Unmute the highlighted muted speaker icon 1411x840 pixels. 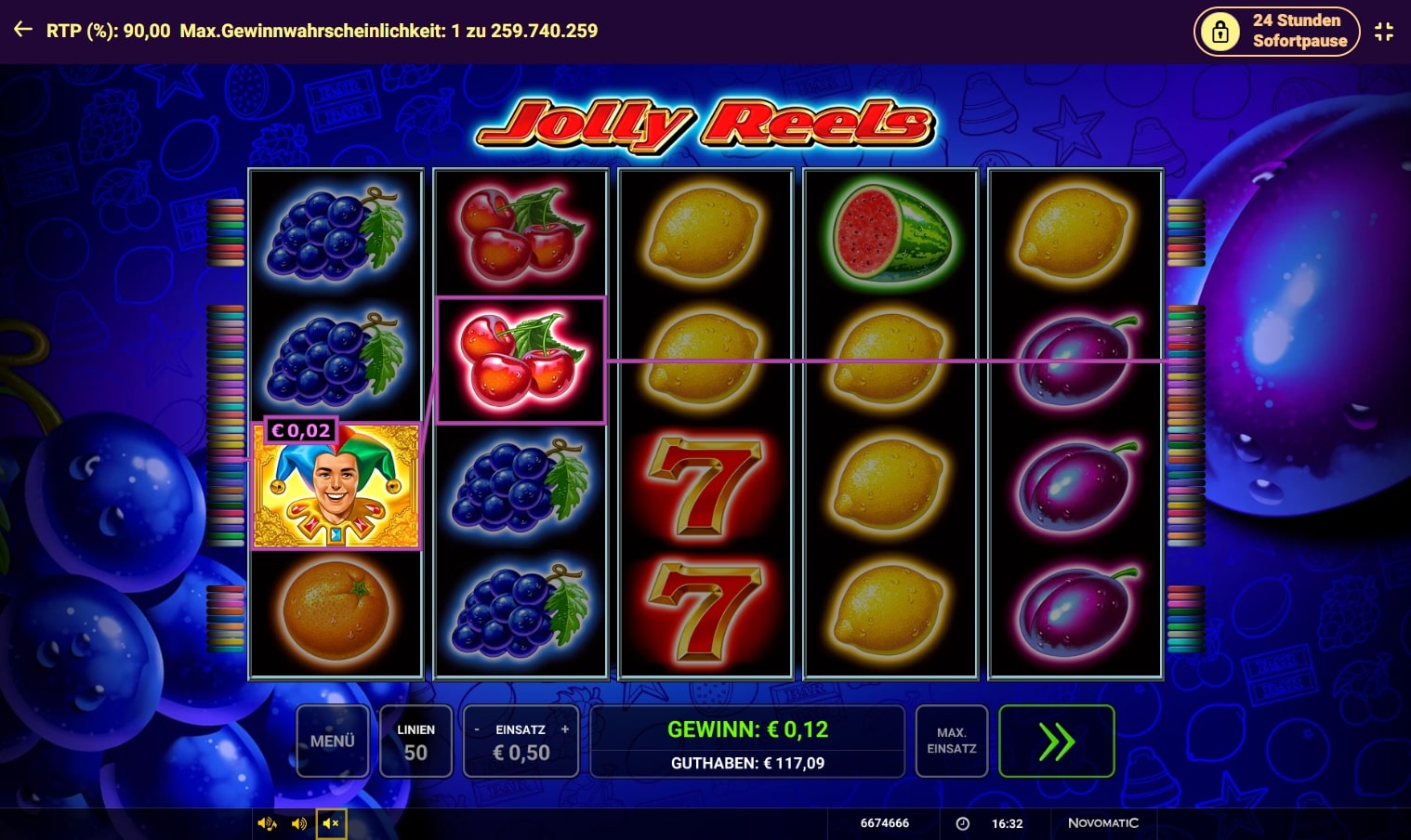coord(331,823)
